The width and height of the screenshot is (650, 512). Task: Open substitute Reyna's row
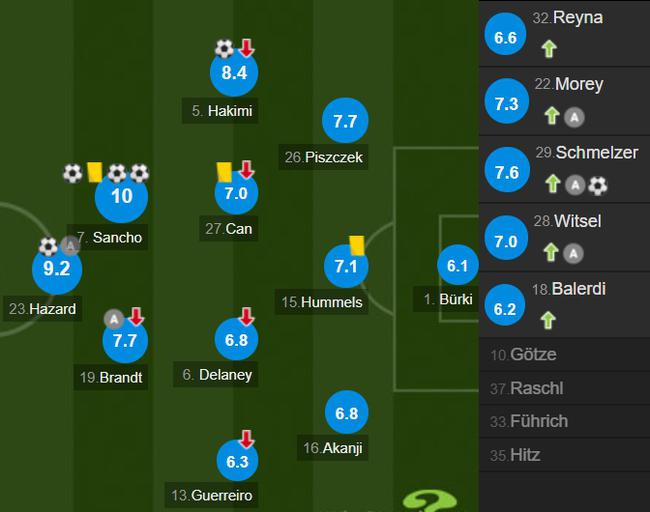[x=565, y=34]
